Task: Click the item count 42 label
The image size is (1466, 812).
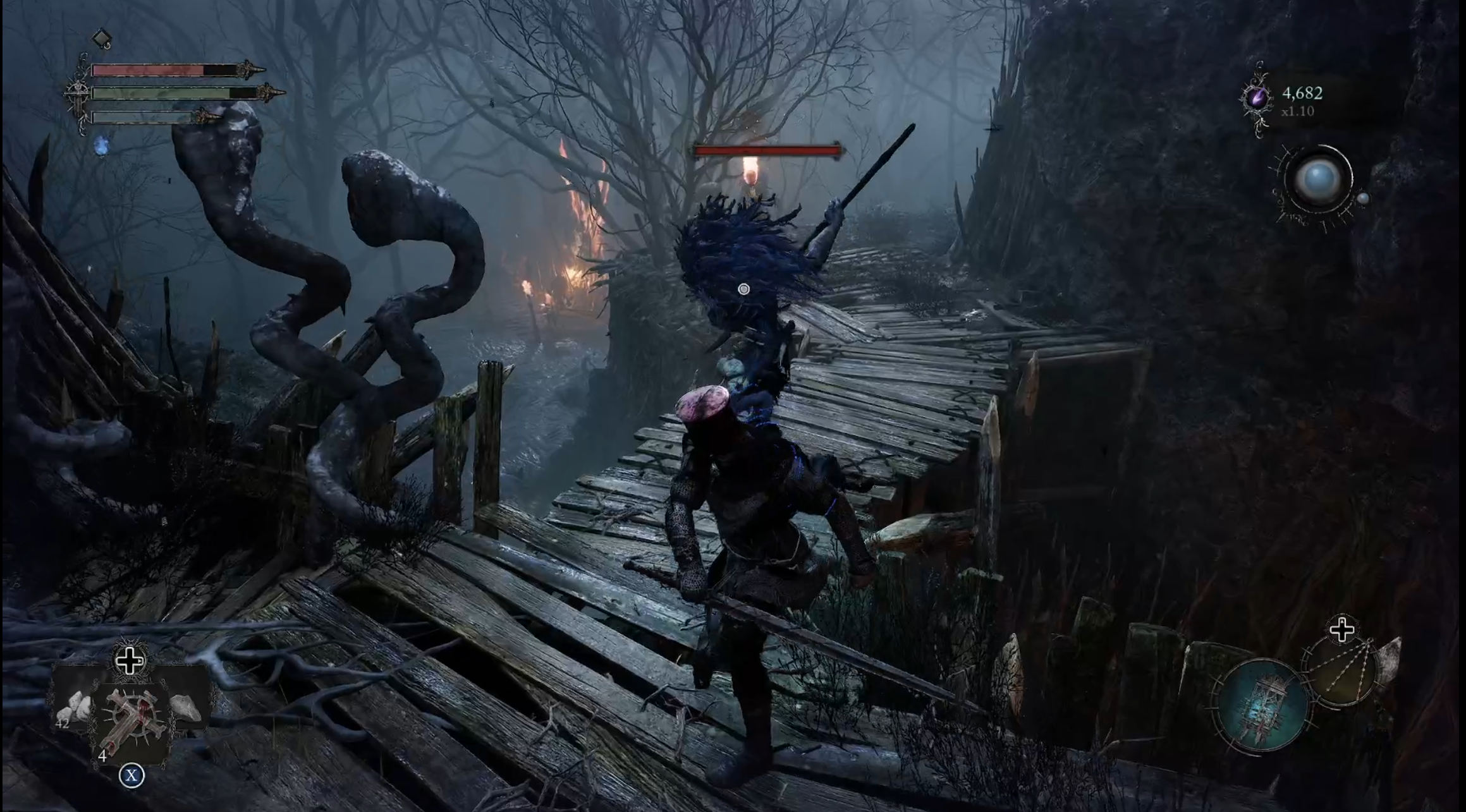Action: click(x=63, y=724)
